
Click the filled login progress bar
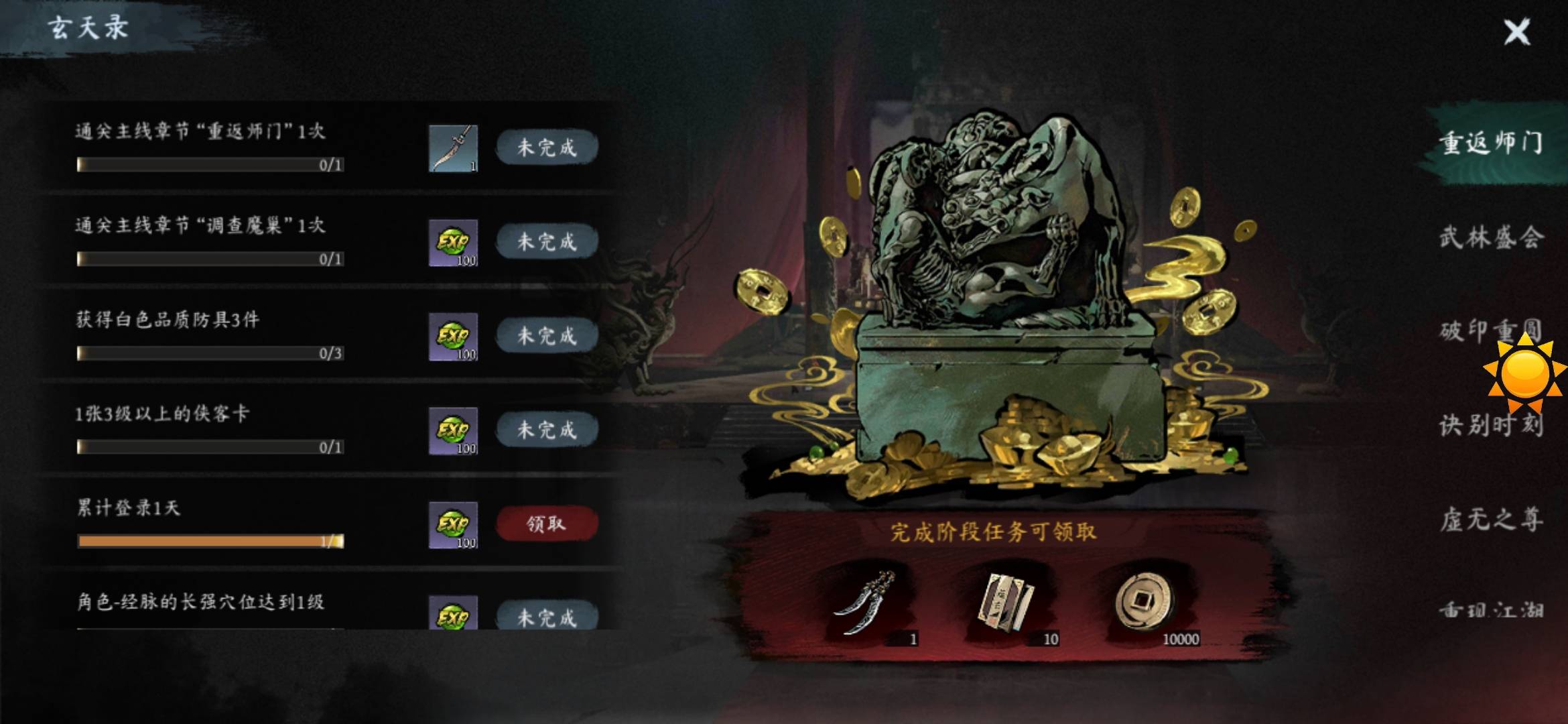tap(208, 540)
